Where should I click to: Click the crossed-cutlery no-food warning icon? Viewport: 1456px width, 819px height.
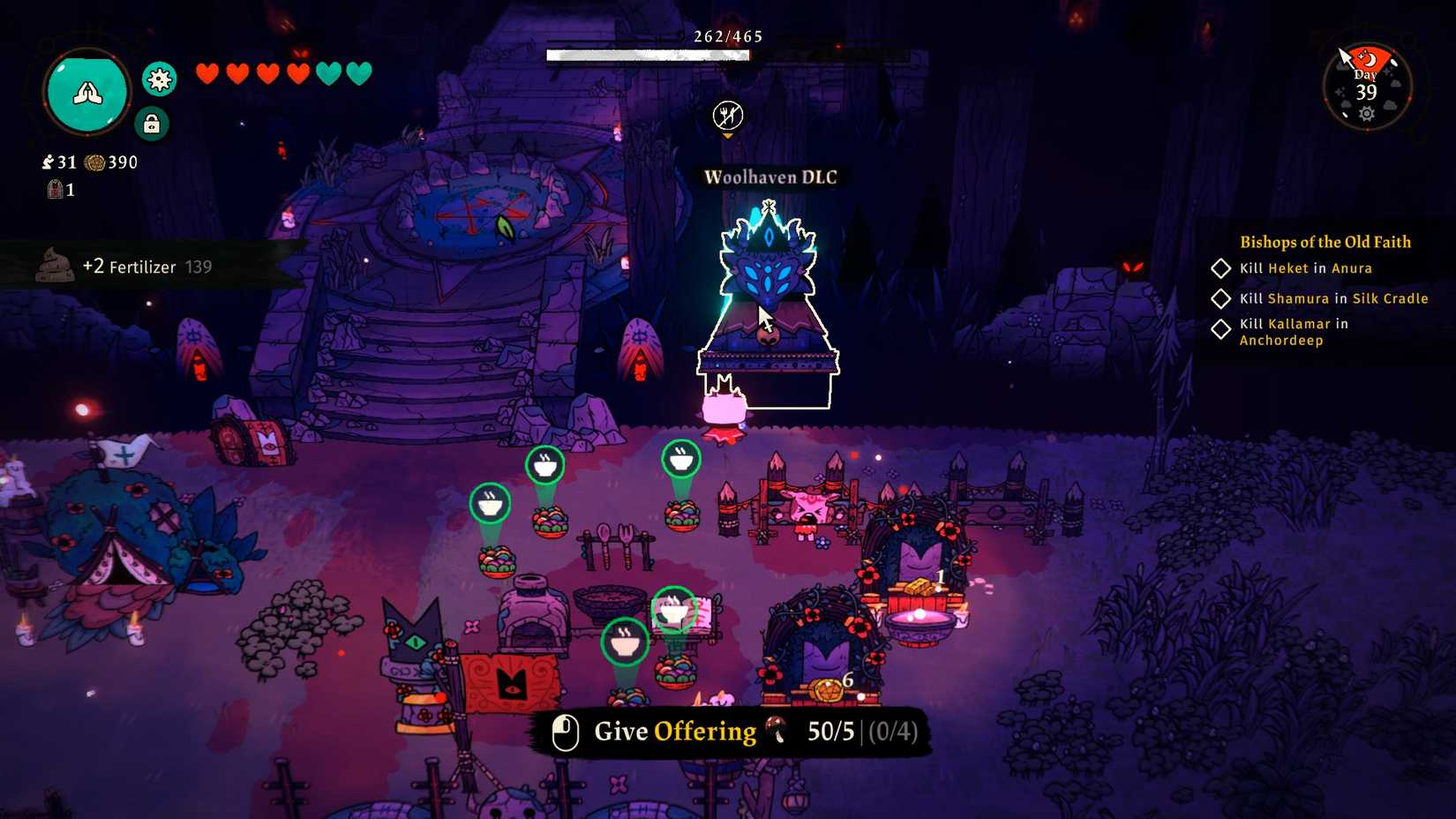pyautogui.click(x=726, y=114)
